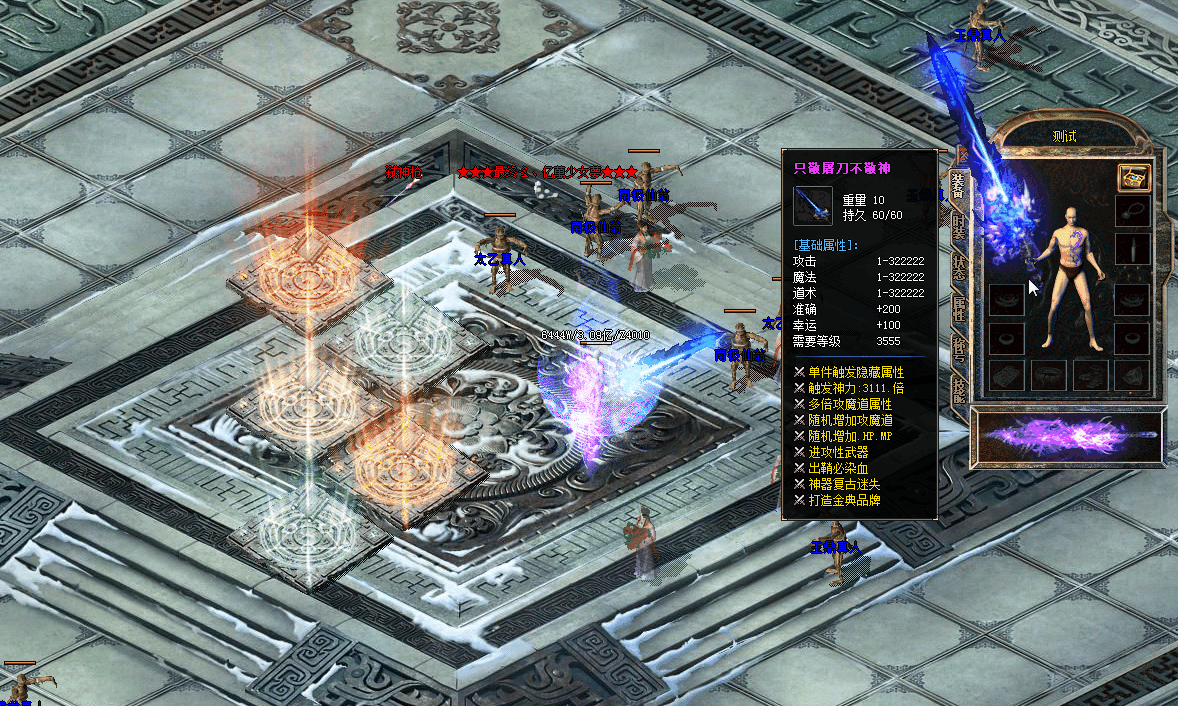Select the empty necklace equipment slot
Viewport: 1178px width, 706px height.
1132,212
